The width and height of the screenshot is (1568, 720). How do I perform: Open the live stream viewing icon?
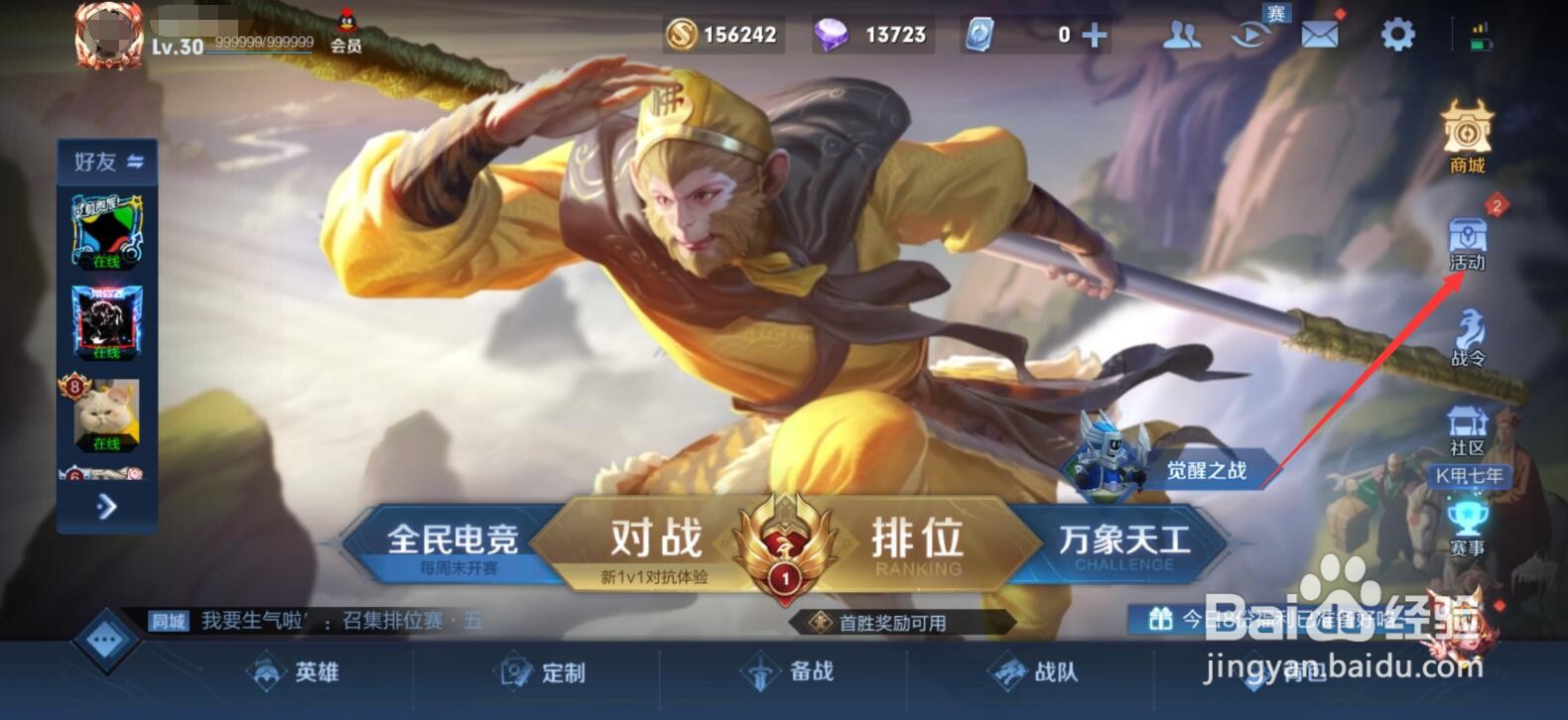point(1248,33)
